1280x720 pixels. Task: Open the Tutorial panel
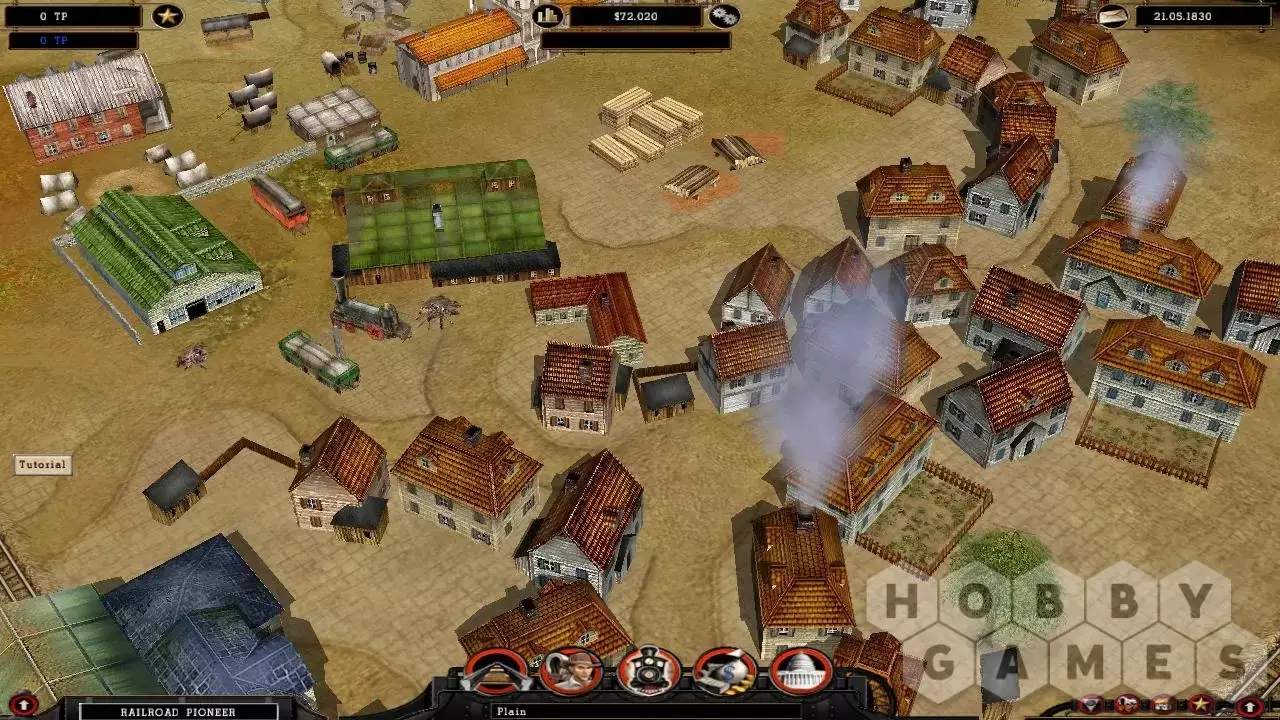point(42,464)
